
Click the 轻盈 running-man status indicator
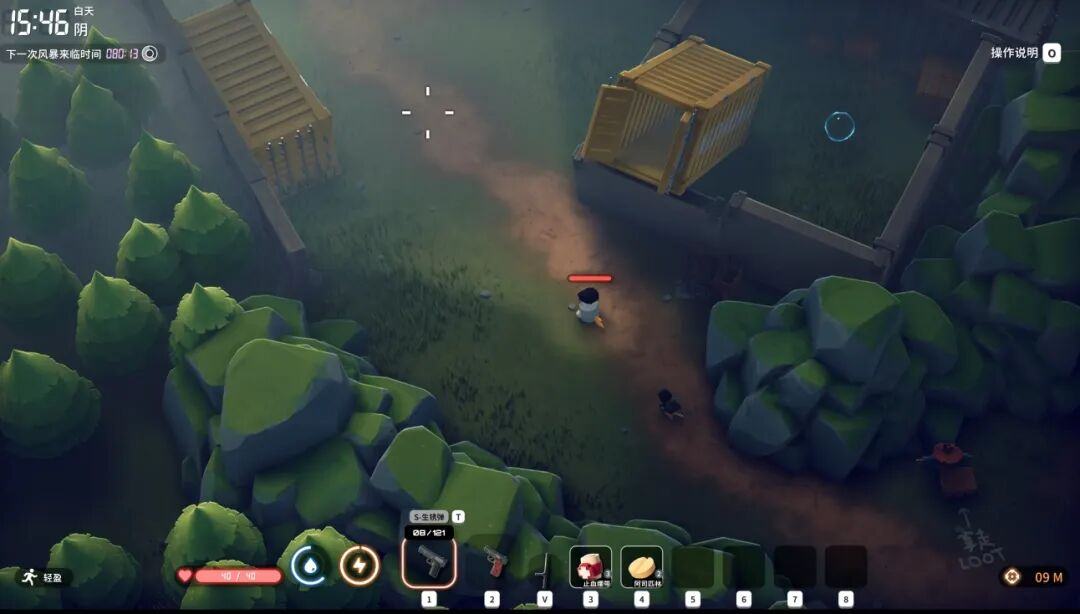point(38,577)
